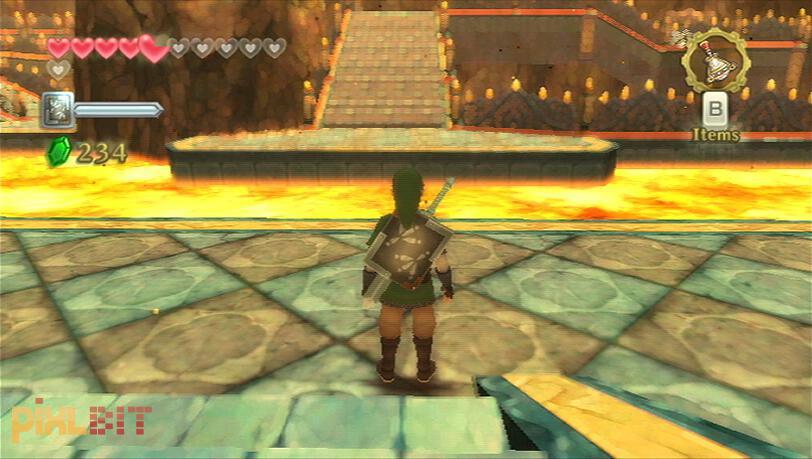
Task: Click the green rupee icon
Action: pos(59,152)
